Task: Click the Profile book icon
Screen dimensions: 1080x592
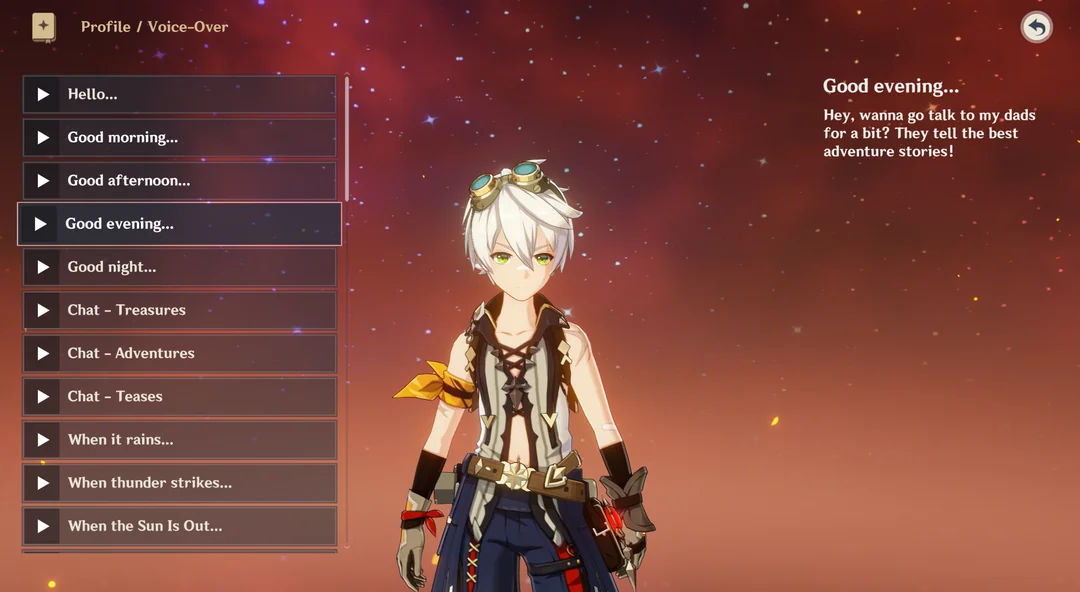Action: 43,26
